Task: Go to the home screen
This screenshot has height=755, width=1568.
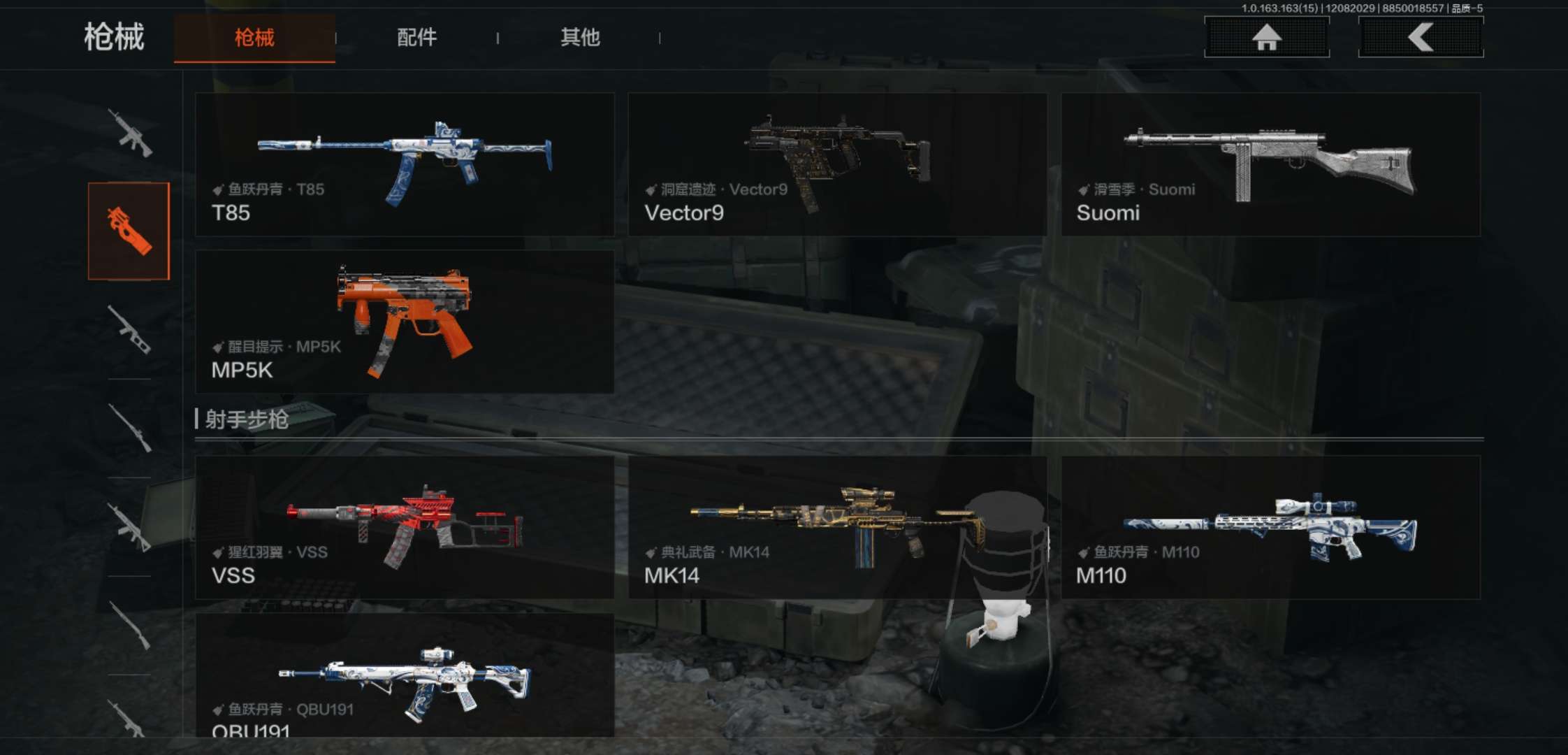Action: point(1266,37)
